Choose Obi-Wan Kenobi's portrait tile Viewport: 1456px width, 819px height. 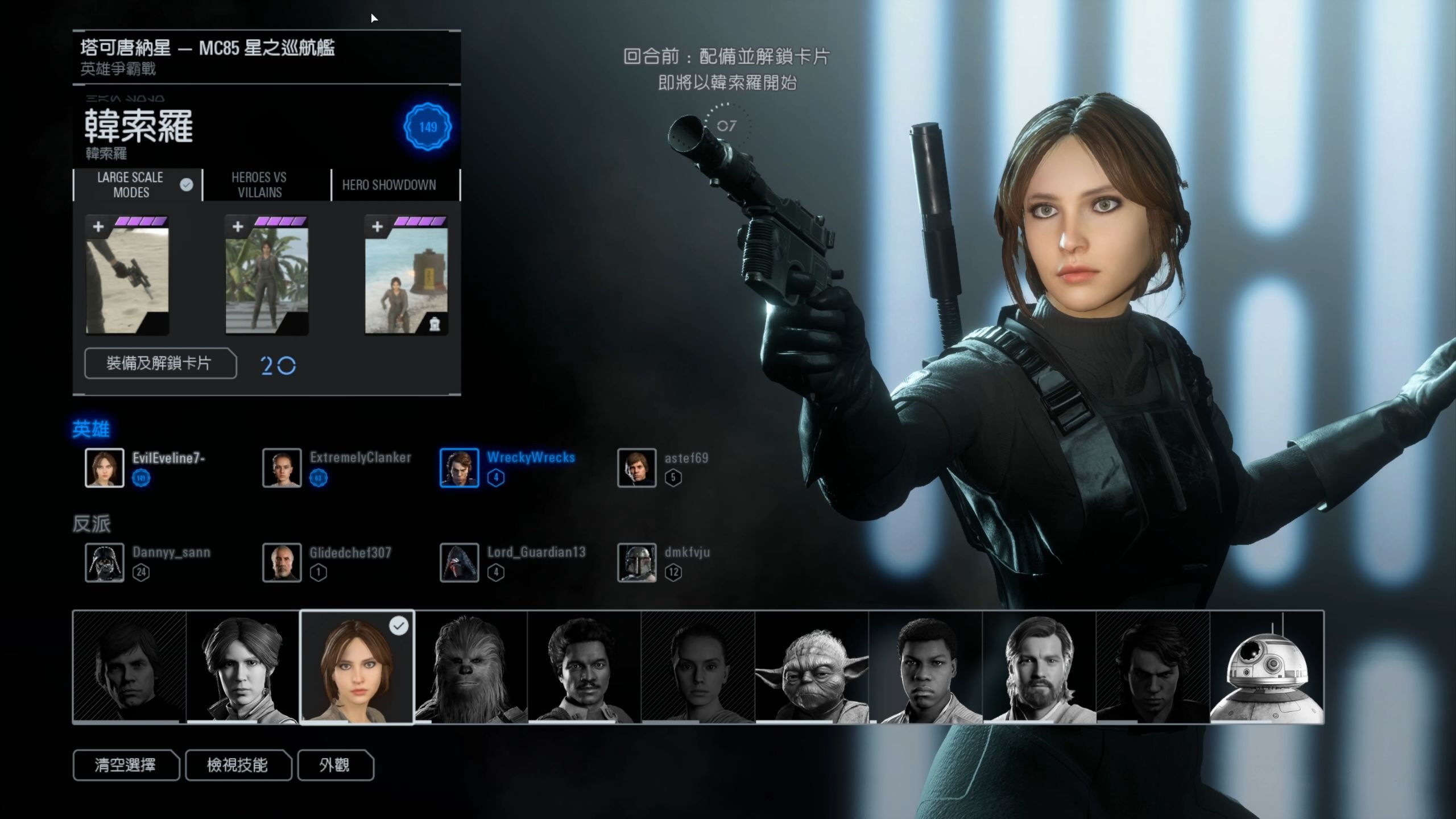(x=1039, y=667)
